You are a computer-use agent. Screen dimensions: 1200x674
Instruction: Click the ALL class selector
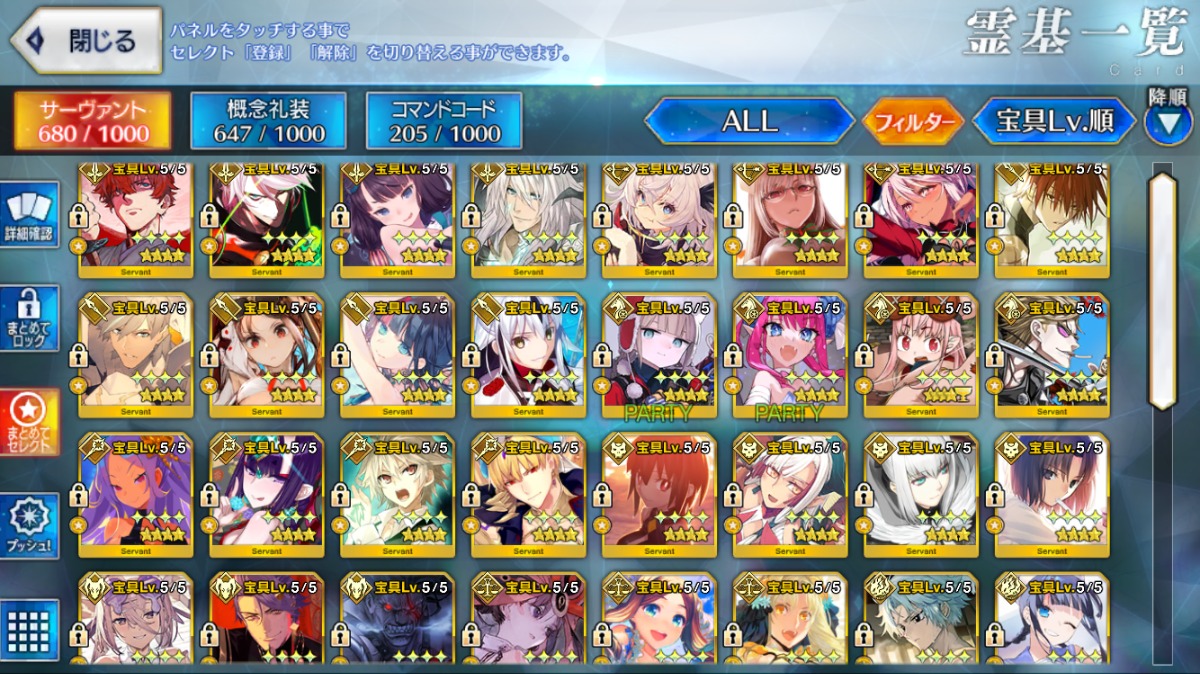[749, 122]
